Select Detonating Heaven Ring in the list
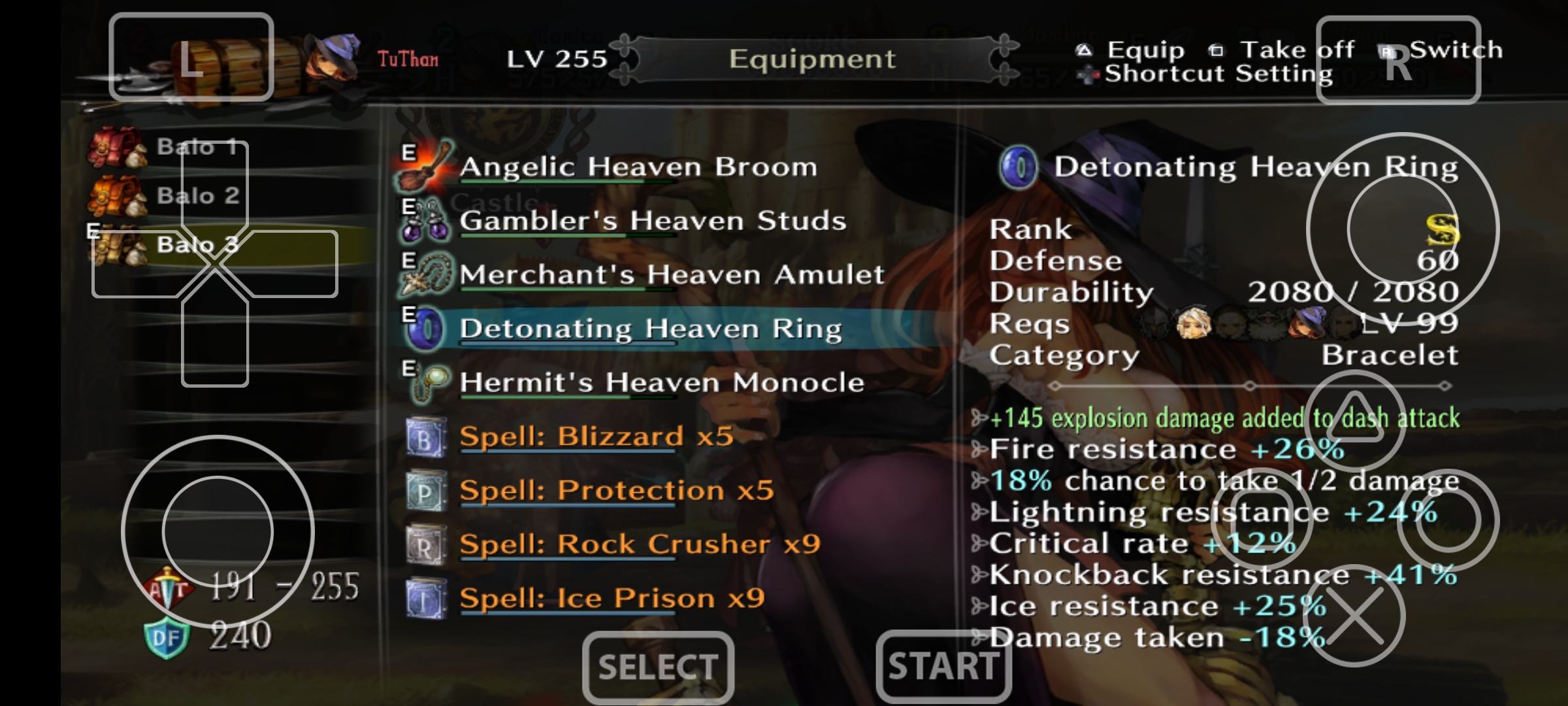Image resolution: width=1568 pixels, height=706 pixels. 650,329
